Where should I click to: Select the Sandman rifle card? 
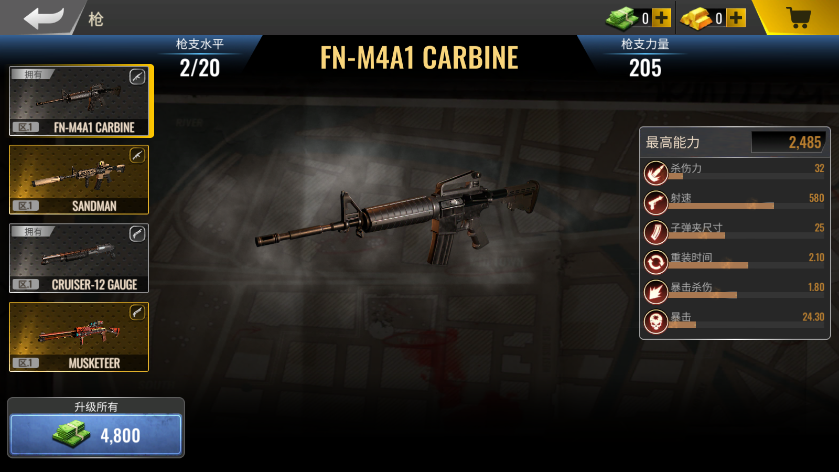click(x=80, y=180)
